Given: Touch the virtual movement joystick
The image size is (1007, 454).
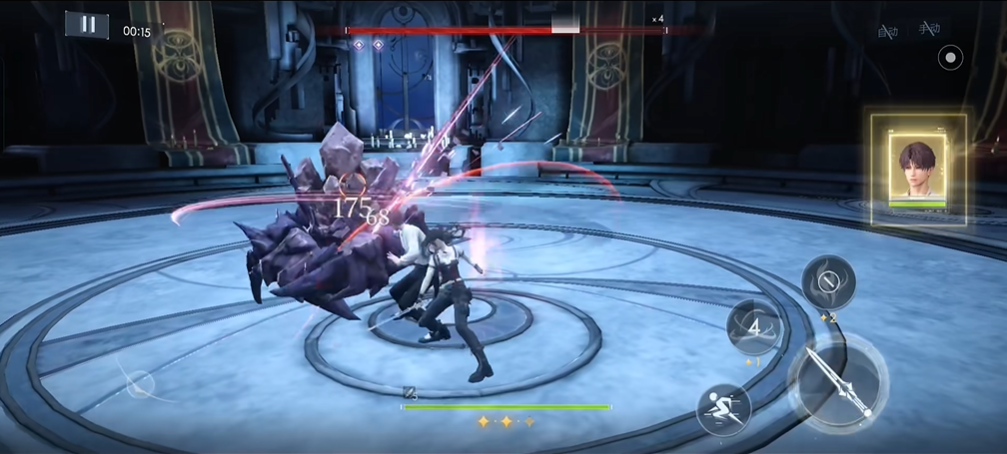Looking at the screenshot, I should pos(139,383).
